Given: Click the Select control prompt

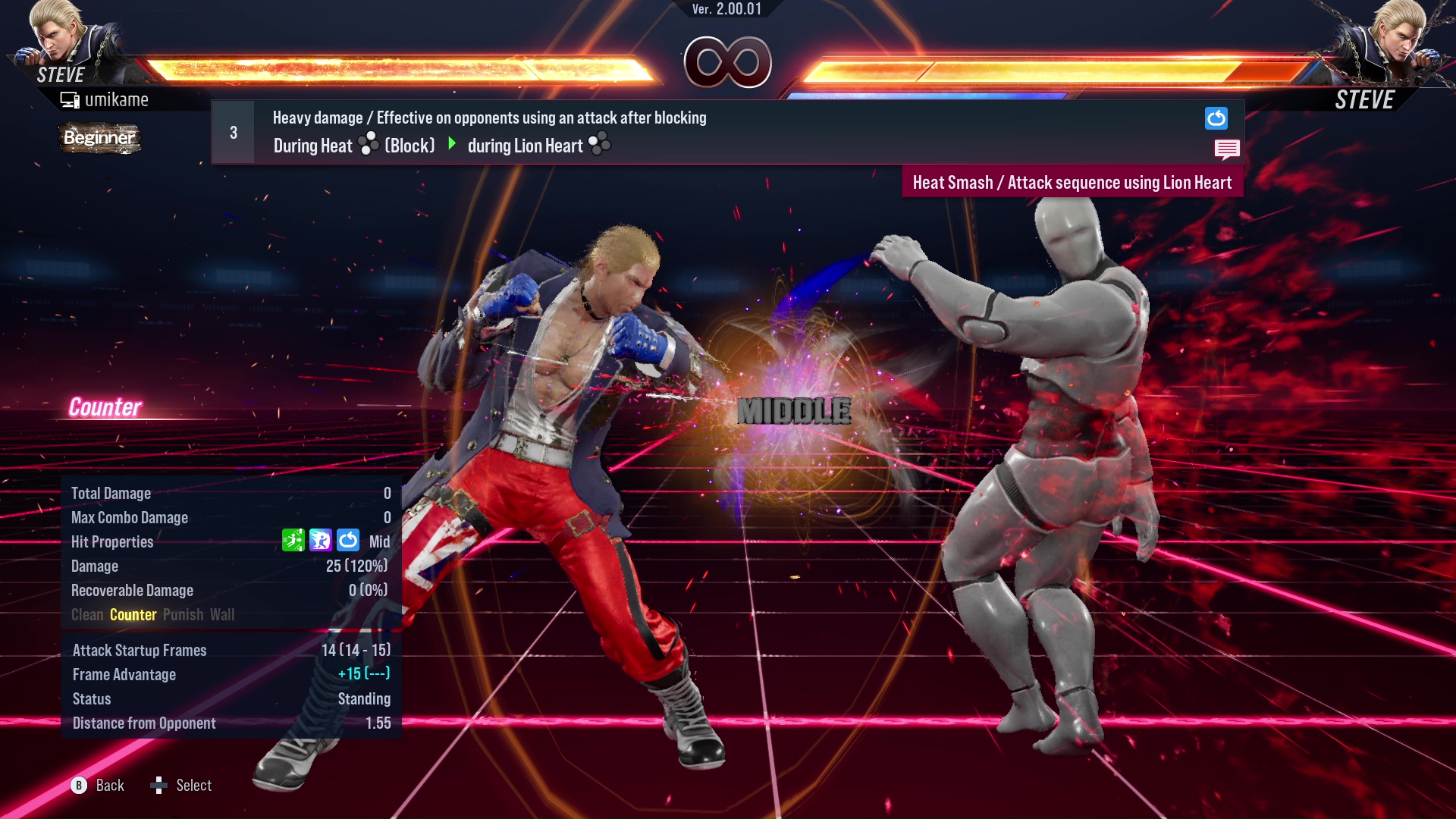Looking at the screenshot, I should (182, 785).
